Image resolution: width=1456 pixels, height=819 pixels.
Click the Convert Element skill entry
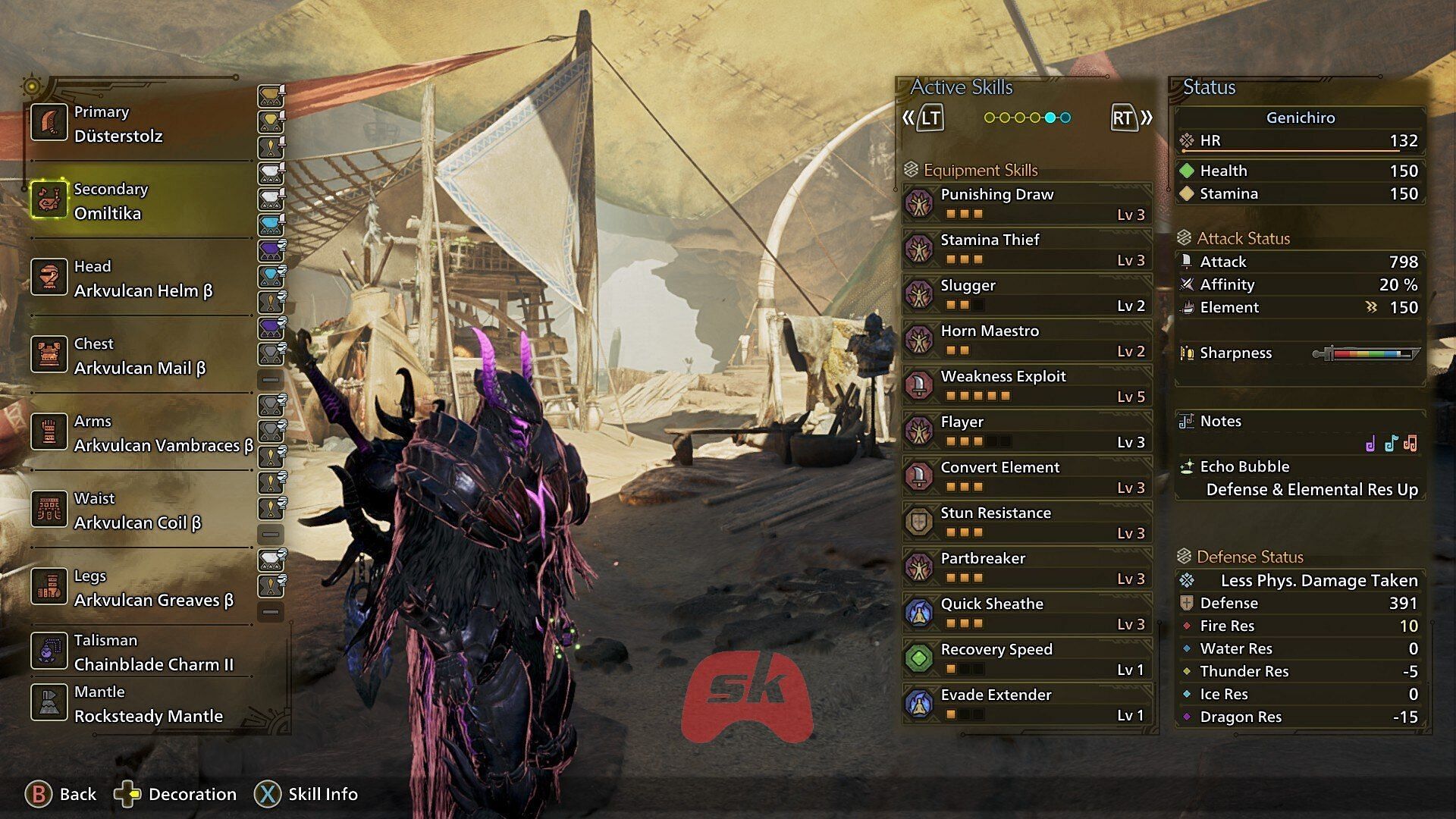pyautogui.click(x=1027, y=477)
